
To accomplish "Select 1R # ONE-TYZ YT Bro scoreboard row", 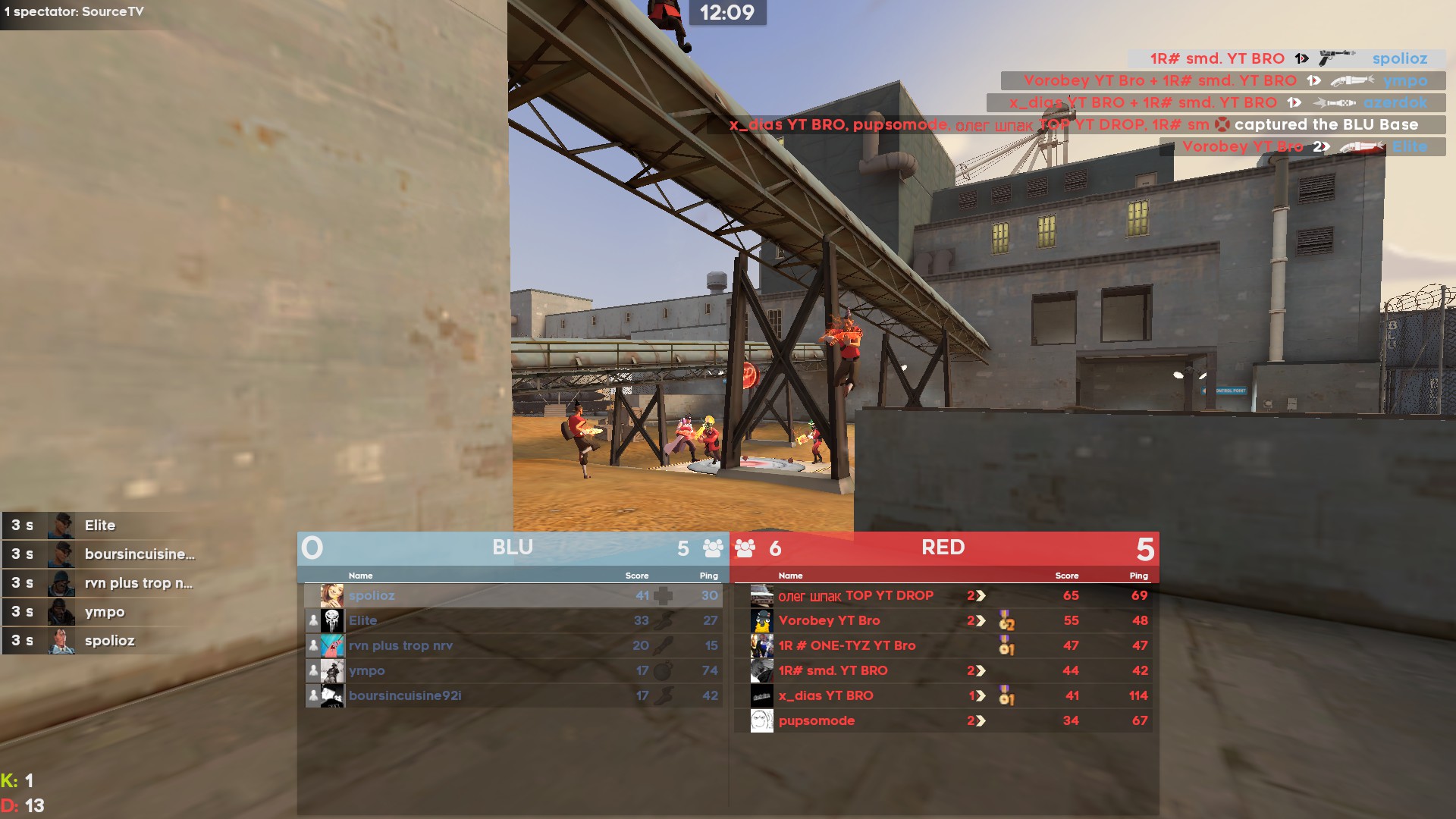I will (943, 645).
